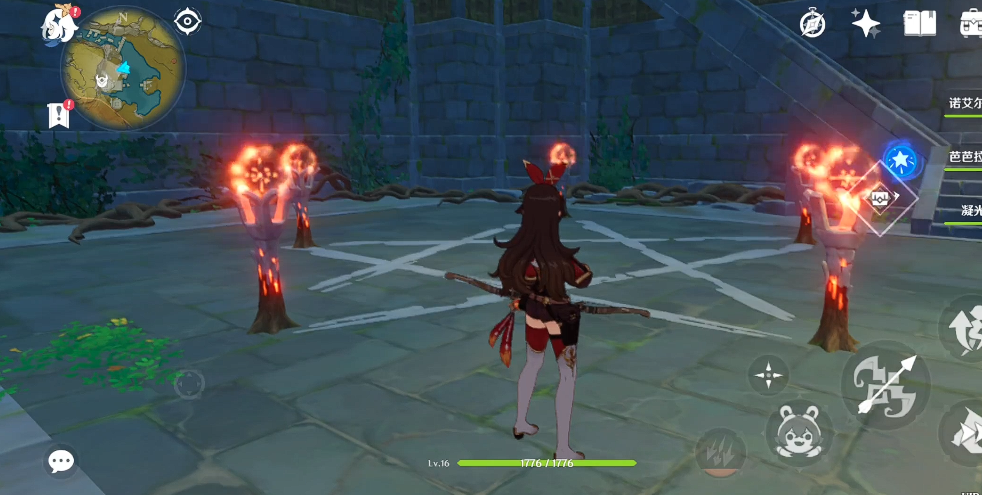Open the compass events icon
Screen dimensions: 982x495
pyautogui.click(x=813, y=23)
